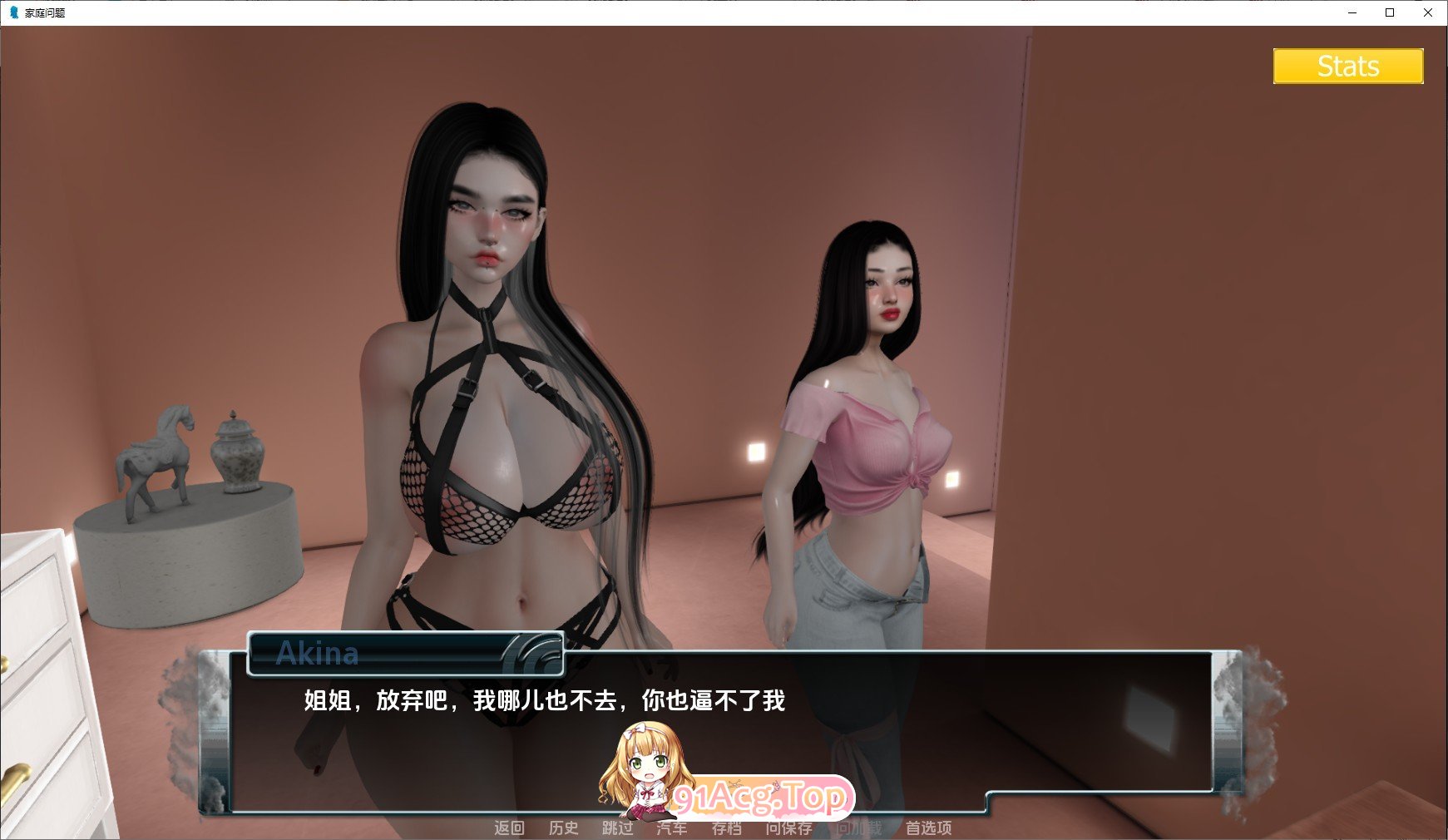Click the game's app icon in title bar

pyautogui.click(x=12, y=13)
